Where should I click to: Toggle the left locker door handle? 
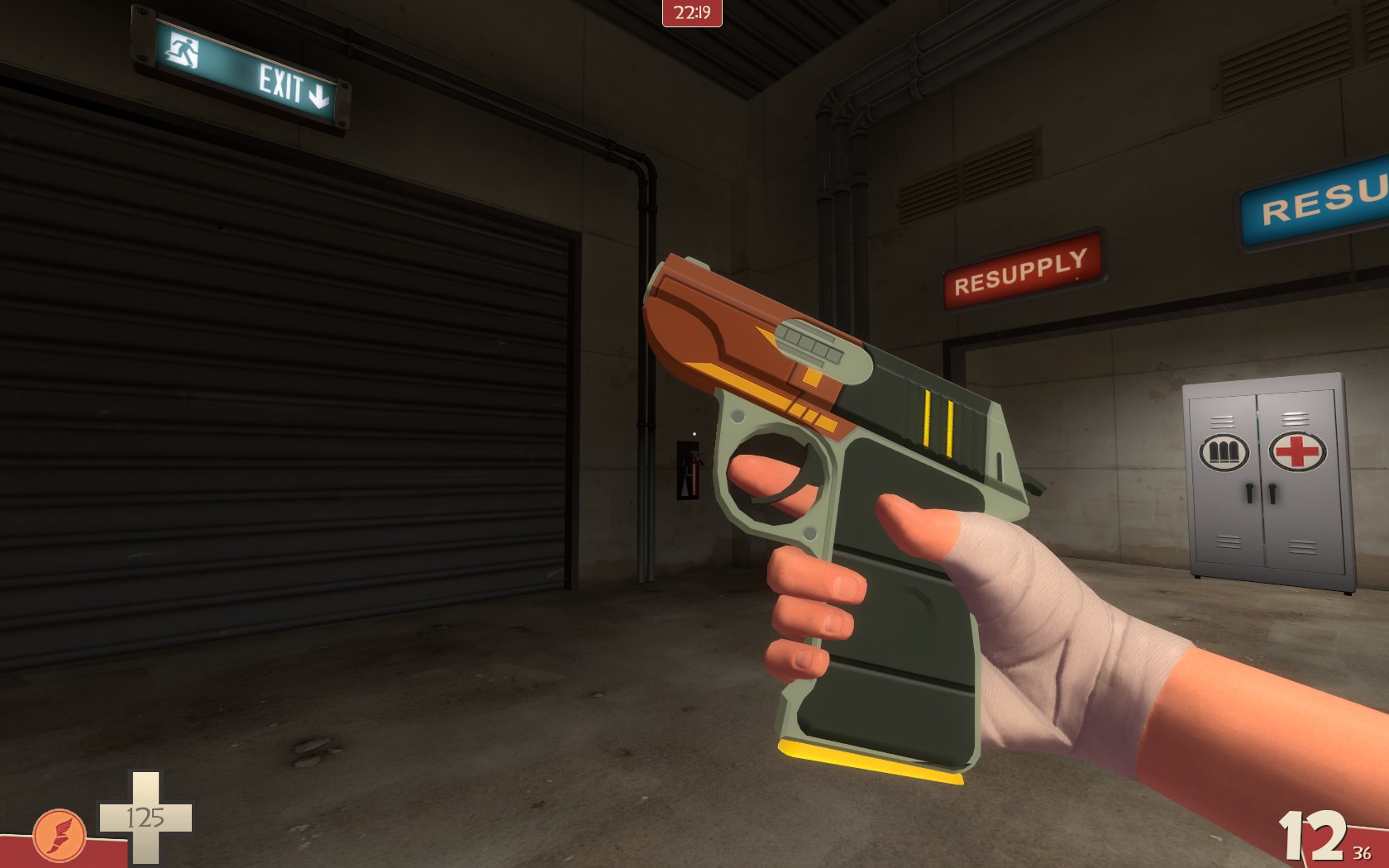click(1248, 494)
